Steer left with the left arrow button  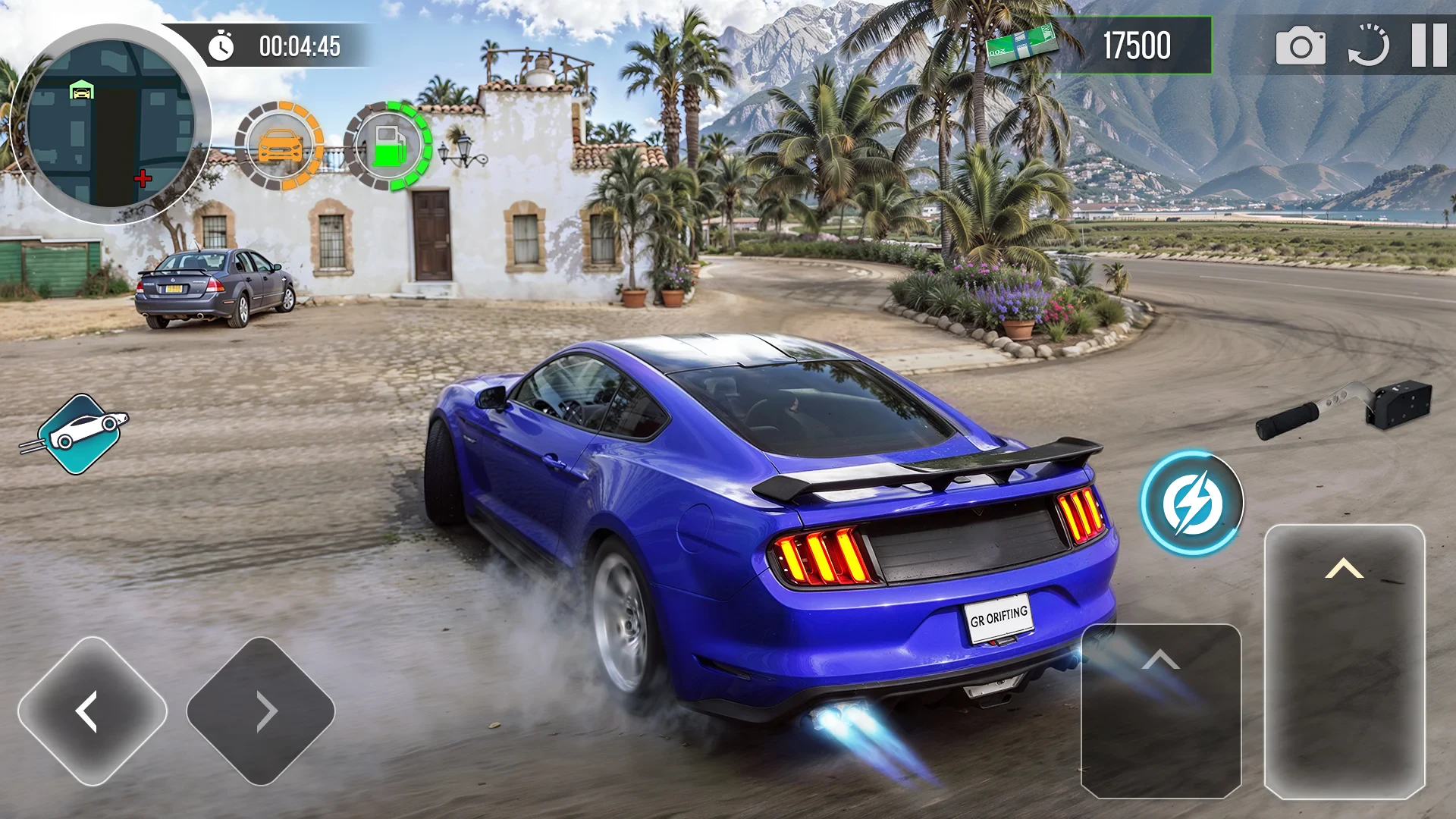(x=93, y=711)
